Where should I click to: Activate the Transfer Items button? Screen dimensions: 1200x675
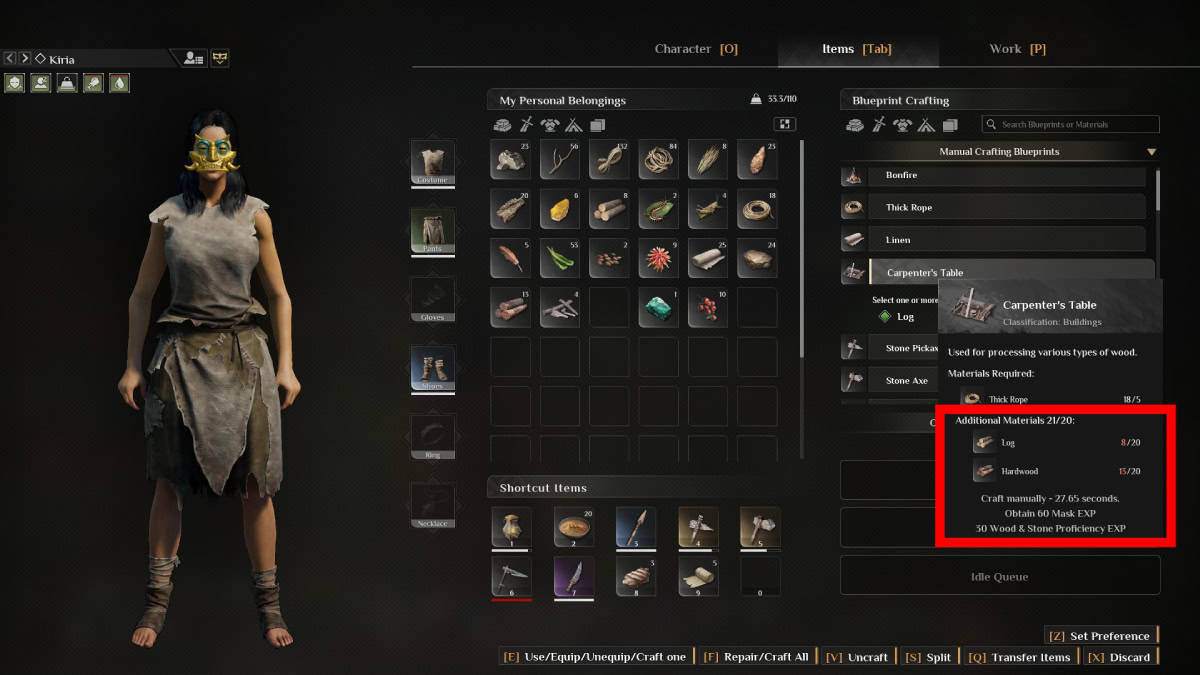point(1020,657)
